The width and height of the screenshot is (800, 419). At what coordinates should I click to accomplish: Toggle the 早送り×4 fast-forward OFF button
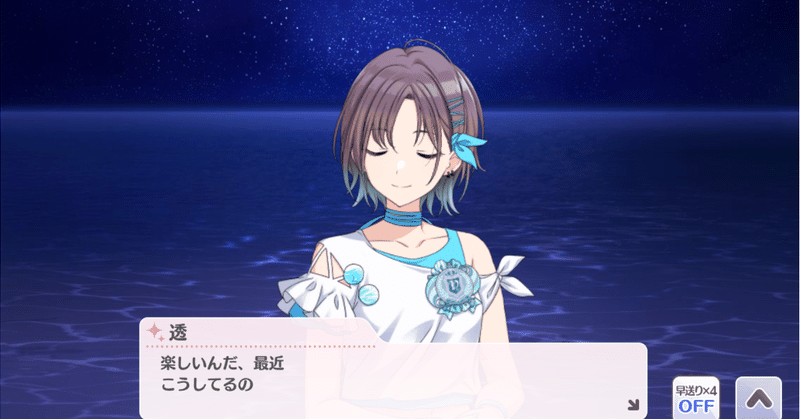click(696, 397)
